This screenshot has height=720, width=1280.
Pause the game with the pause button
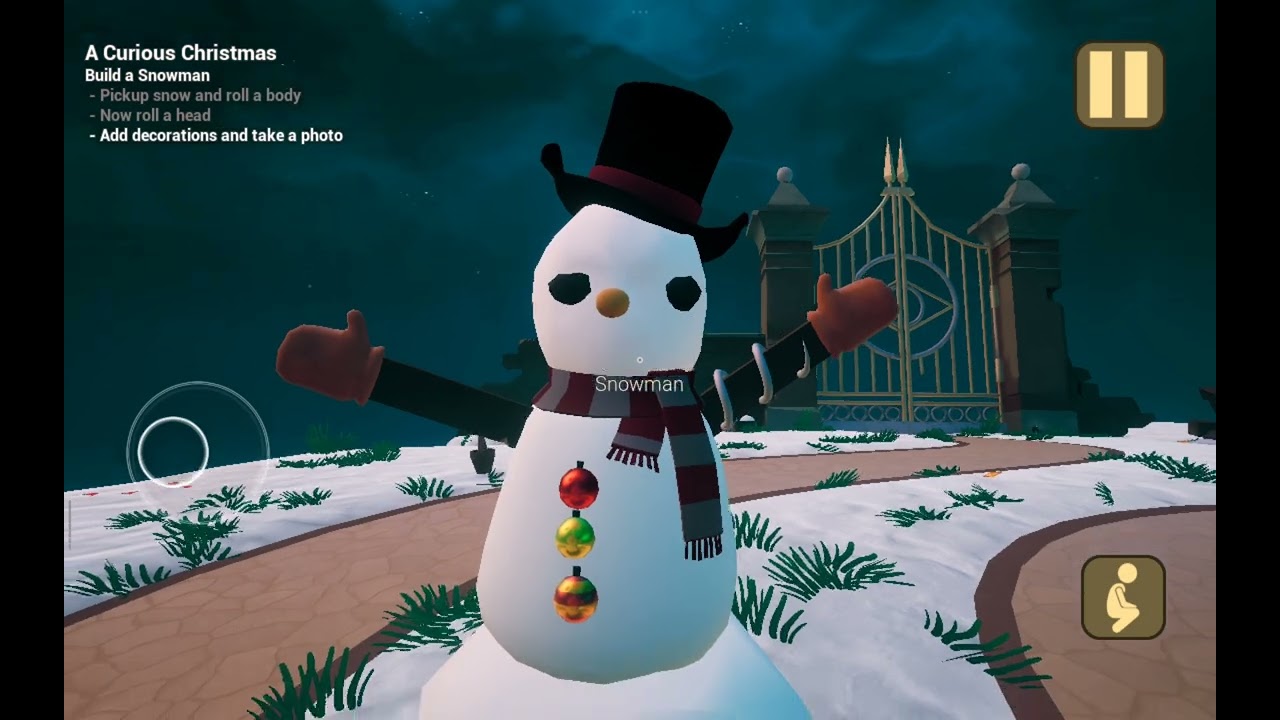click(x=1119, y=85)
